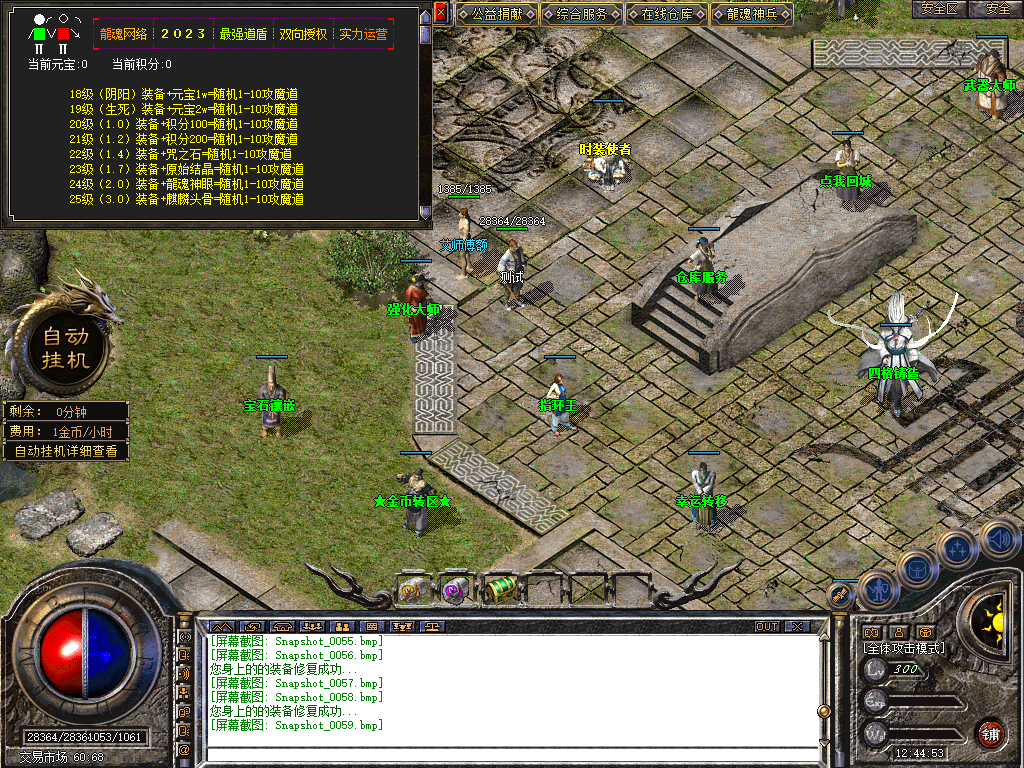Screen dimensions: 1024x768
Task: Open the 综合服务 services menu
Action: (x=582, y=14)
